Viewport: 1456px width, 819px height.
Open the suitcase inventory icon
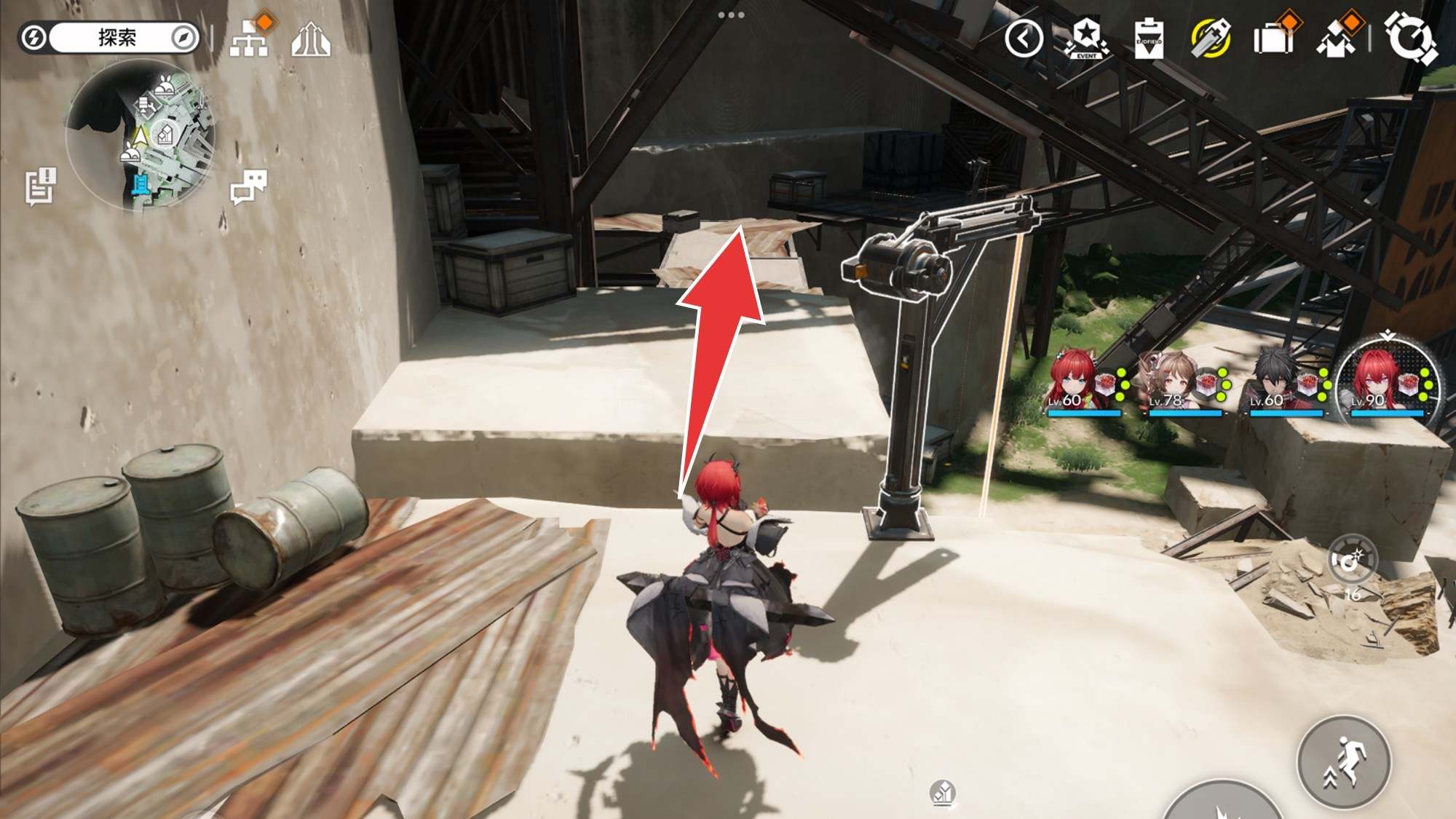tap(1273, 38)
